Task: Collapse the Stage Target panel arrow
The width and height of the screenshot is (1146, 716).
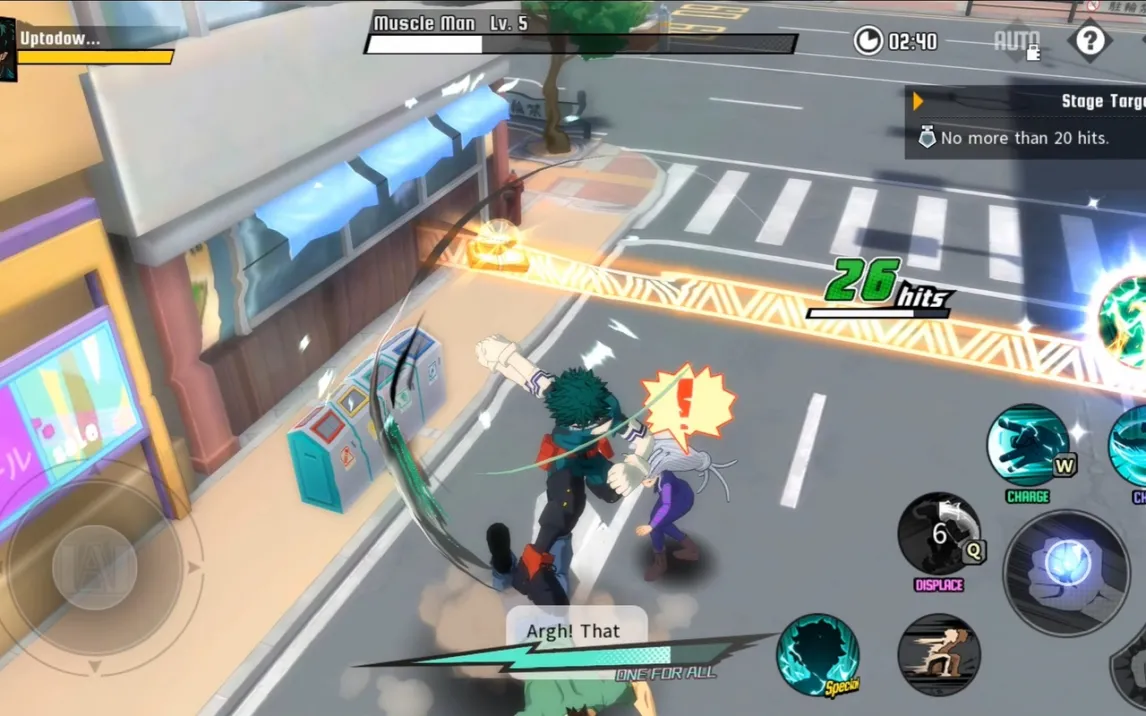Action: point(918,101)
